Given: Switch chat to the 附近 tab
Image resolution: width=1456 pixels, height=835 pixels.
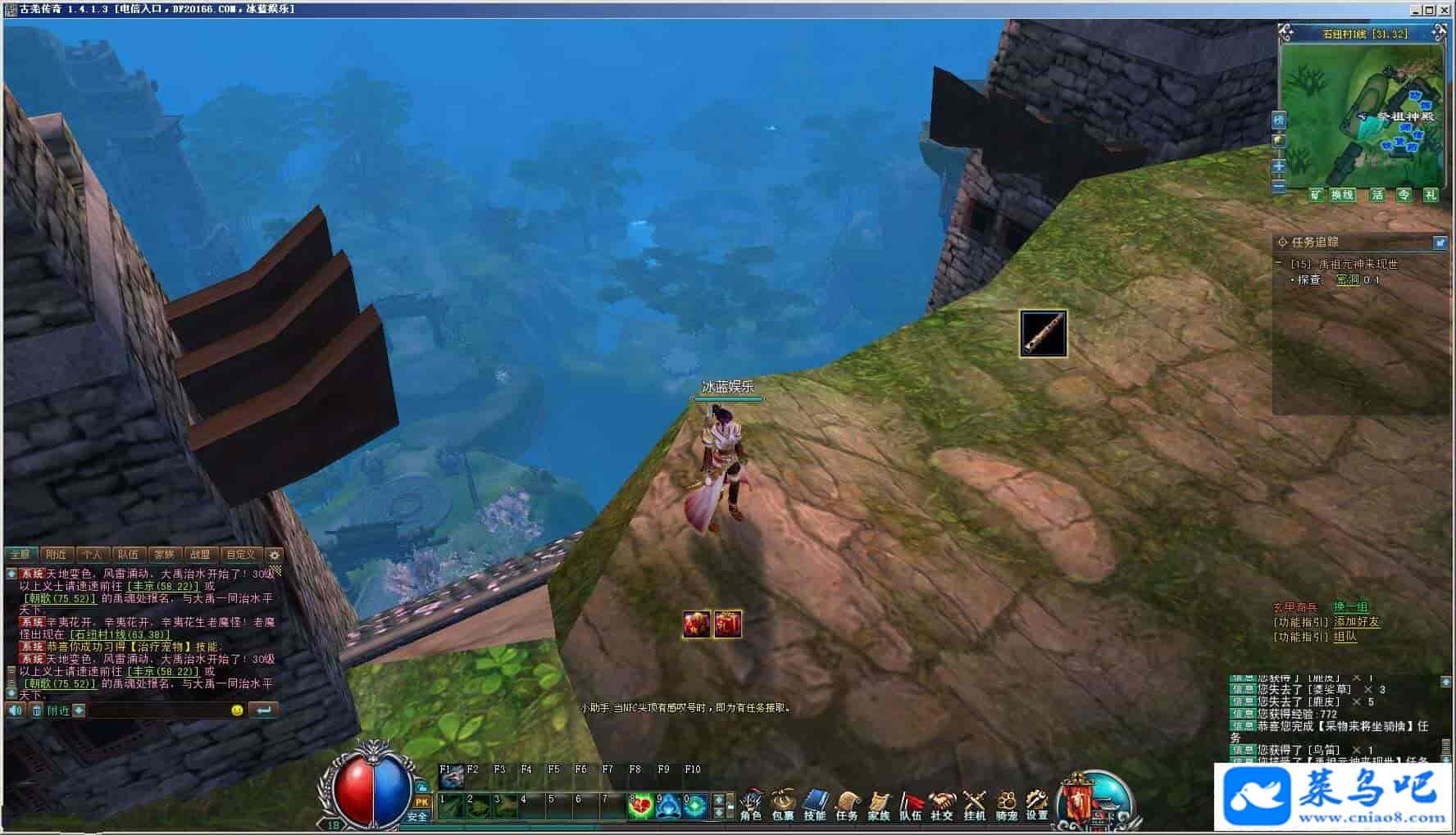Looking at the screenshot, I should (x=56, y=555).
